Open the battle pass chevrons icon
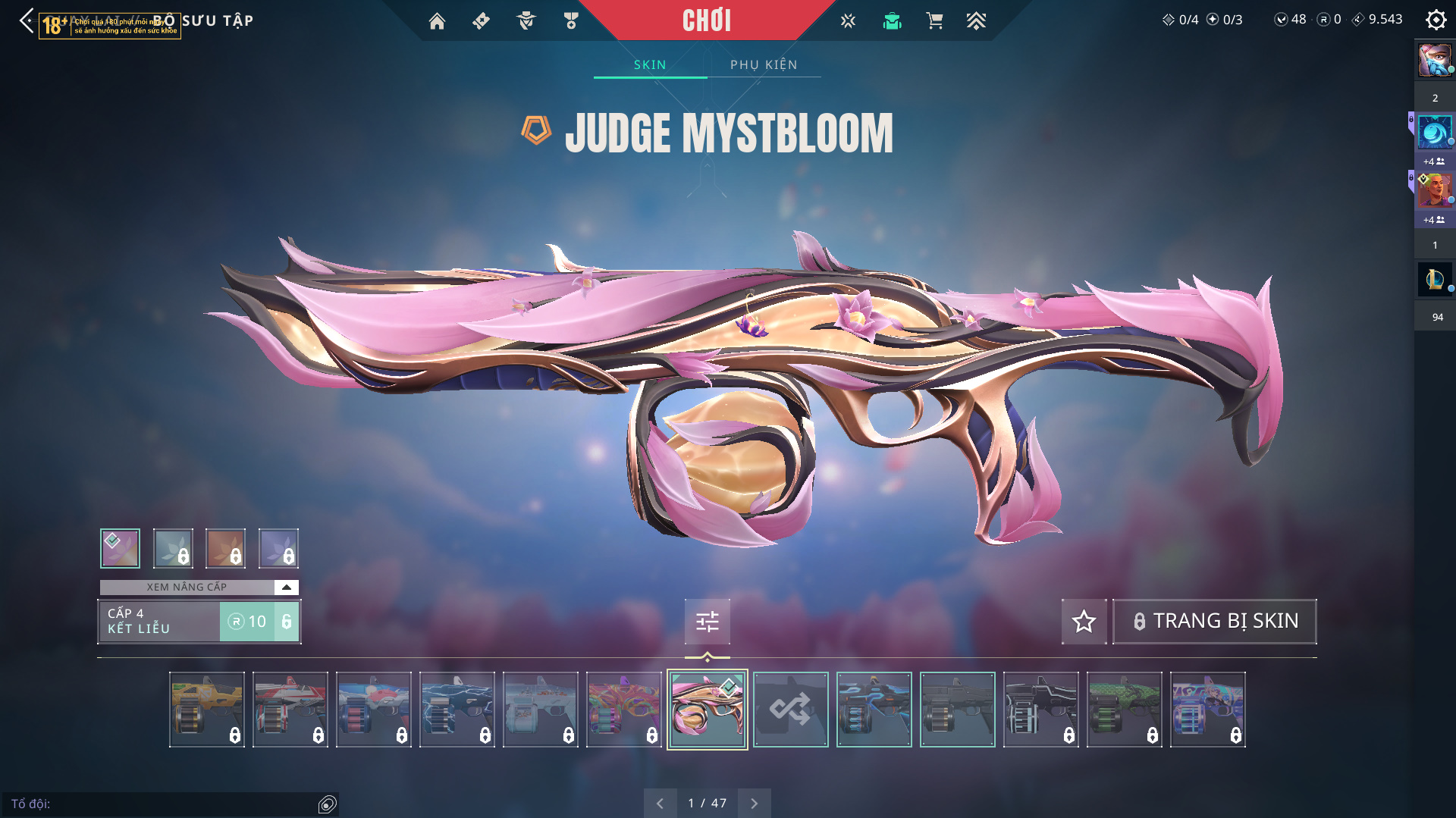 pos(976,21)
